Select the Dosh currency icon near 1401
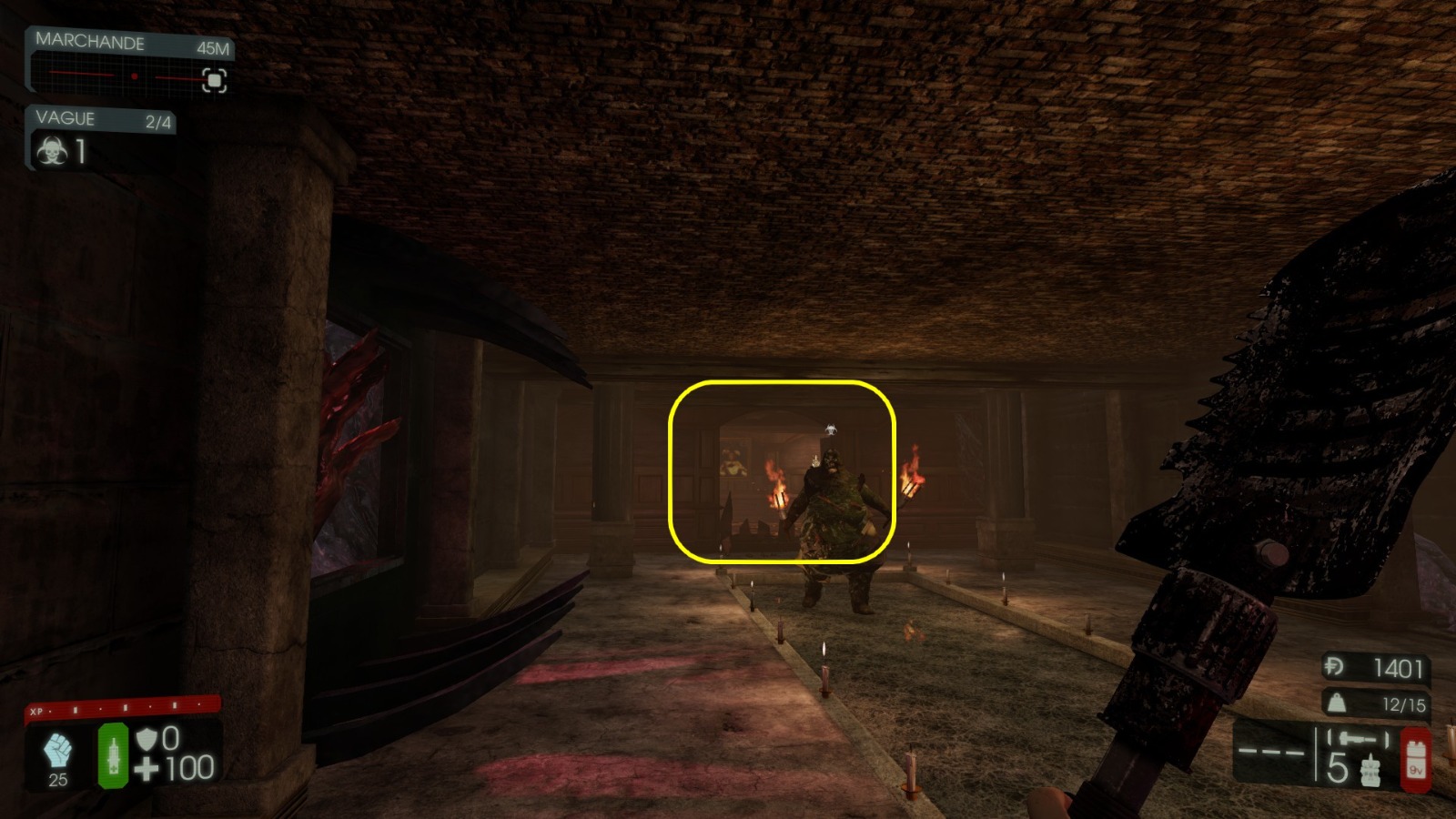Viewport: 1456px width, 819px height. pyautogui.click(x=1335, y=666)
